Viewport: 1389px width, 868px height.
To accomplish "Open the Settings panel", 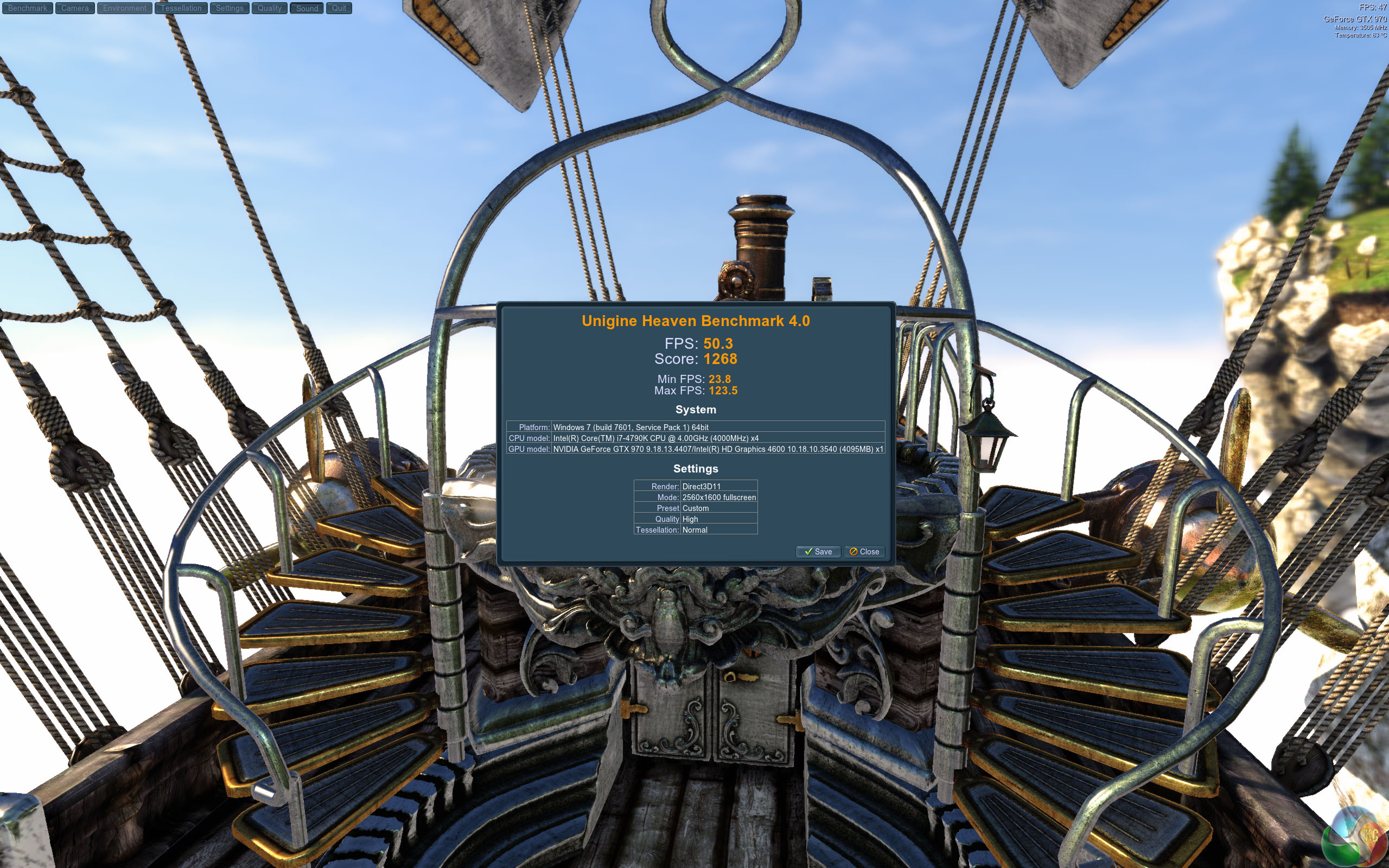I will point(230,8).
